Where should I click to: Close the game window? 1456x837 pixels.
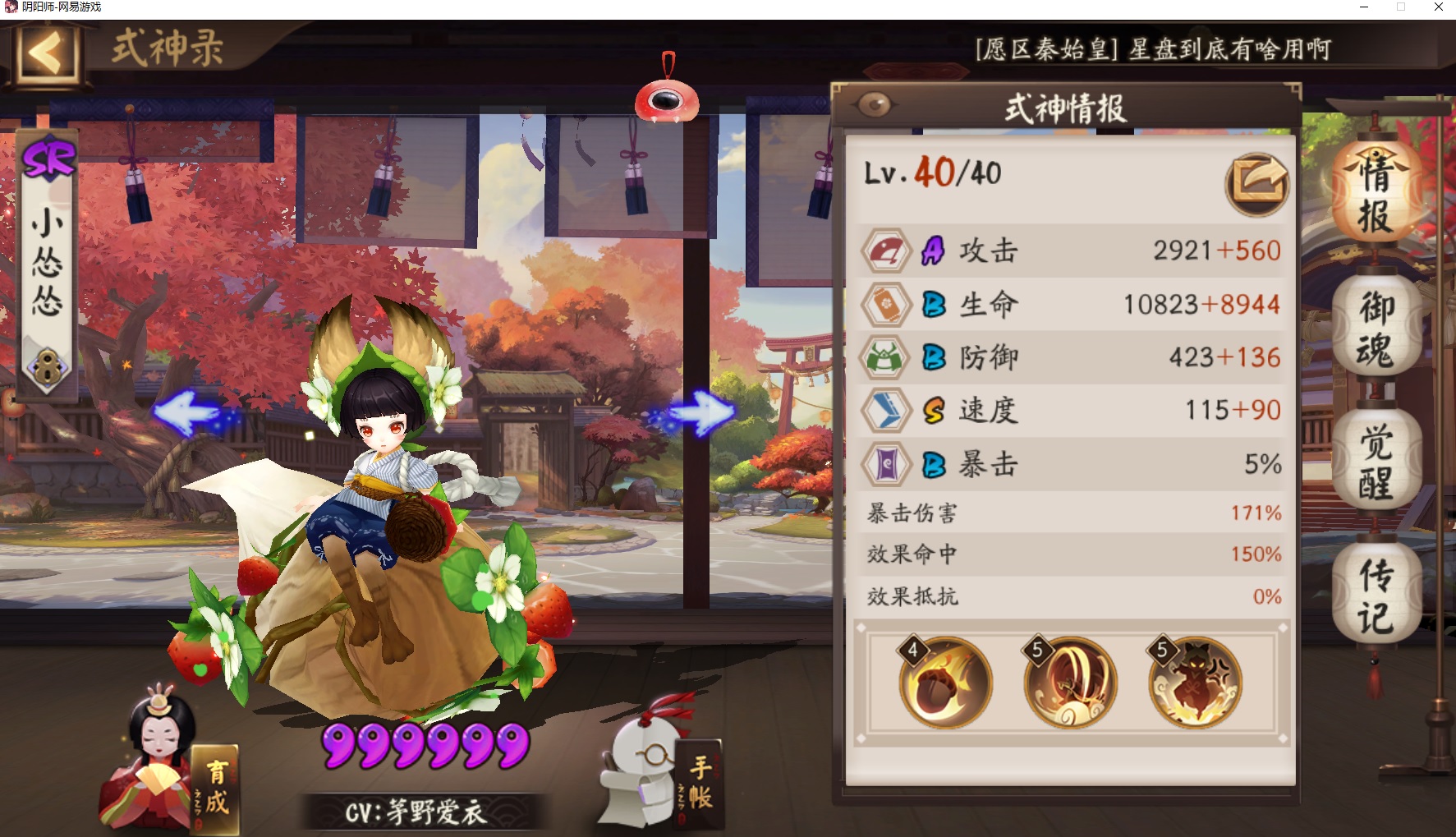1439,7
